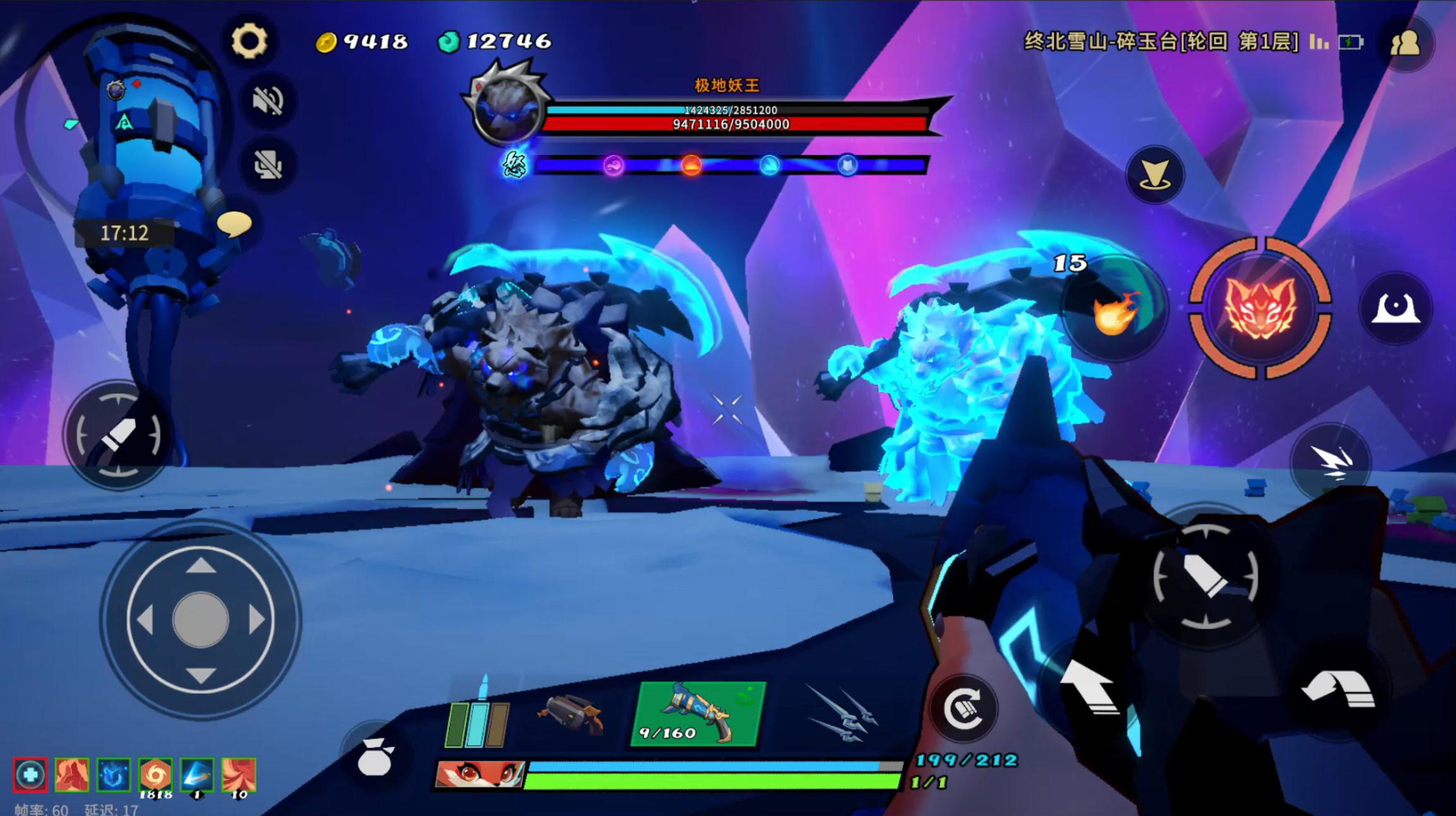Viewport: 1456px width, 816px height.
Task: Select the green-highlighted pistol weapon slot
Action: coord(698,714)
